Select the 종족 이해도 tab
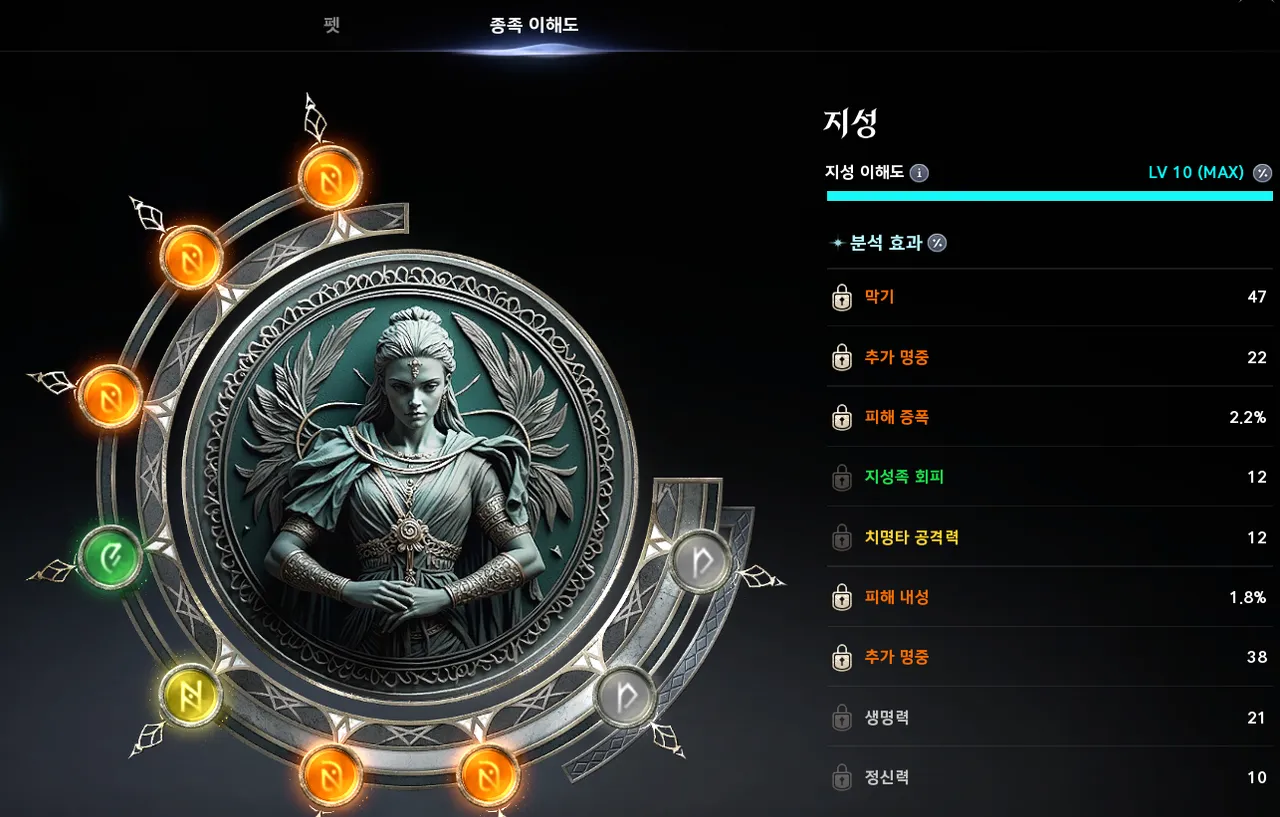Image resolution: width=1280 pixels, height=817 pixels. coord(534,24)
